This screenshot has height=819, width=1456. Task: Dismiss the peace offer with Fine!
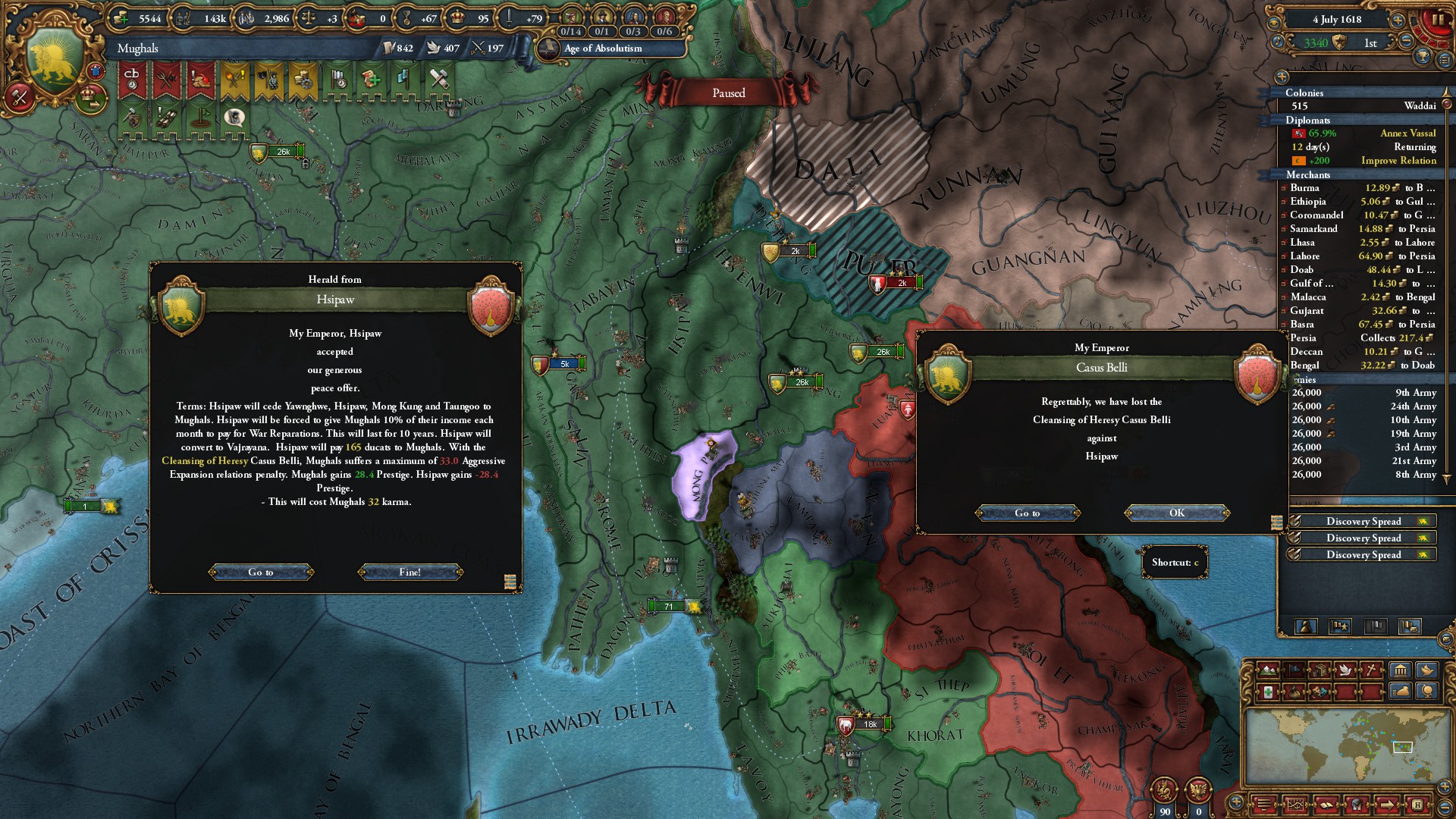(409, 572)
